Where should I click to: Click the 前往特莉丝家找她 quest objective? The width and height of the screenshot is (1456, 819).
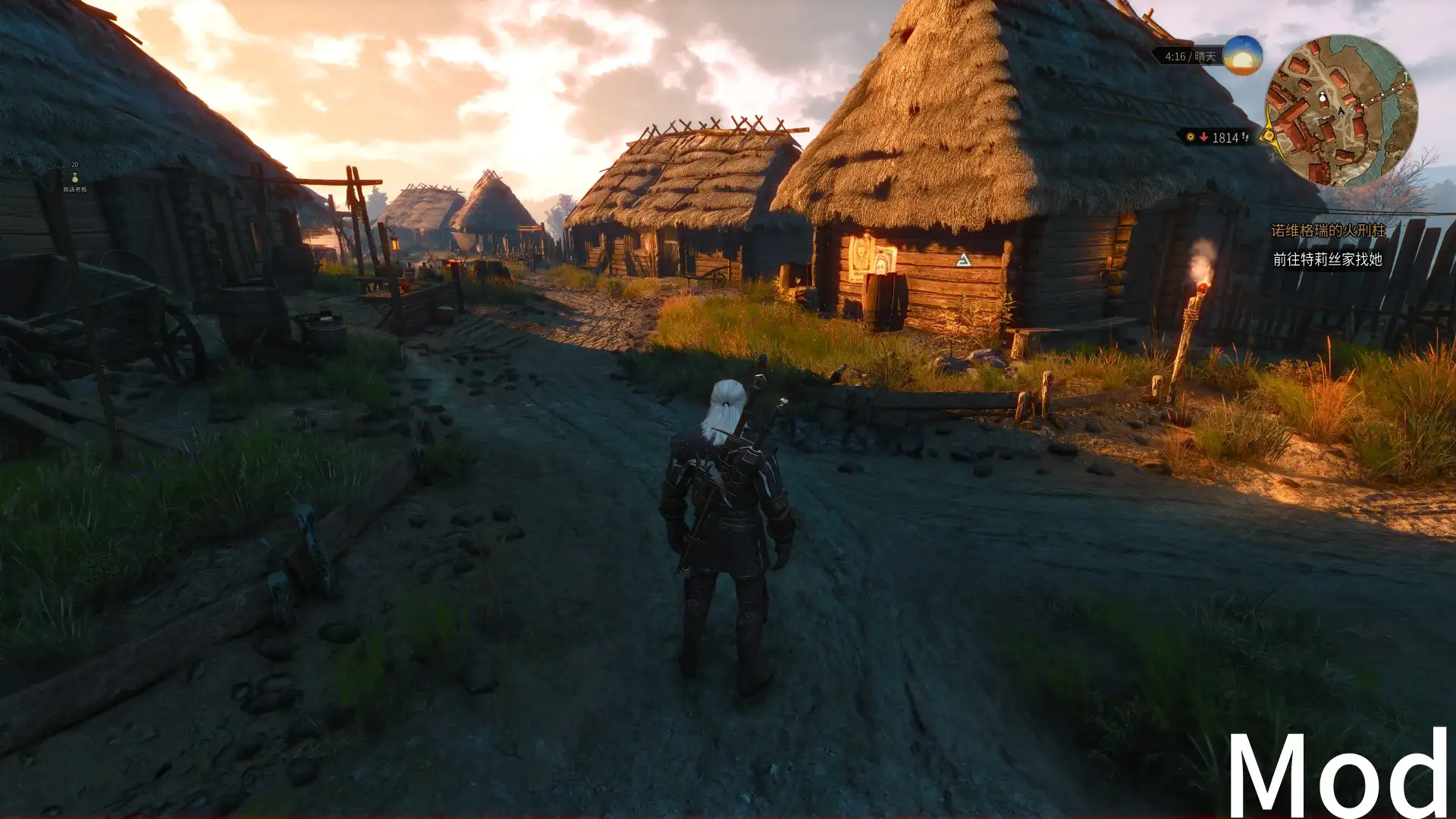tap(1327, 259)
